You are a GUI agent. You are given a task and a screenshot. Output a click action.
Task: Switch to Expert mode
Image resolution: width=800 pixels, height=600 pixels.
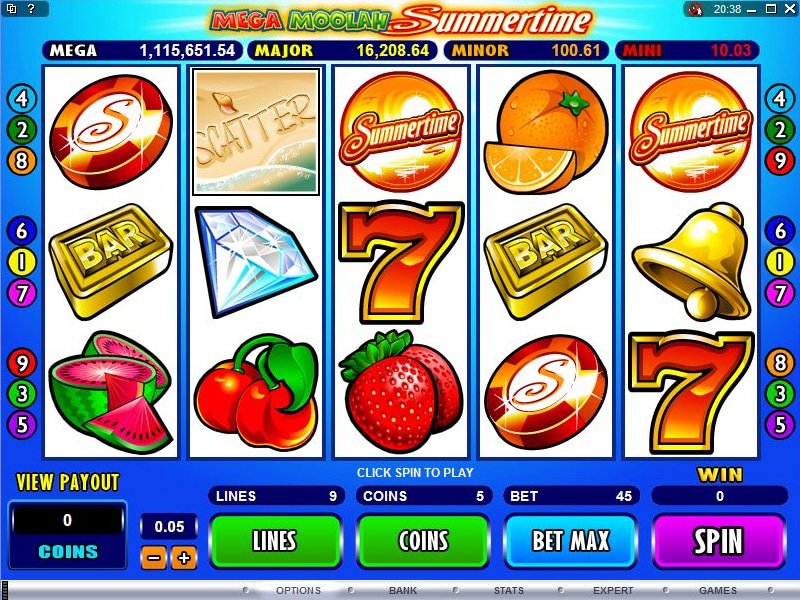coord(613,591)
